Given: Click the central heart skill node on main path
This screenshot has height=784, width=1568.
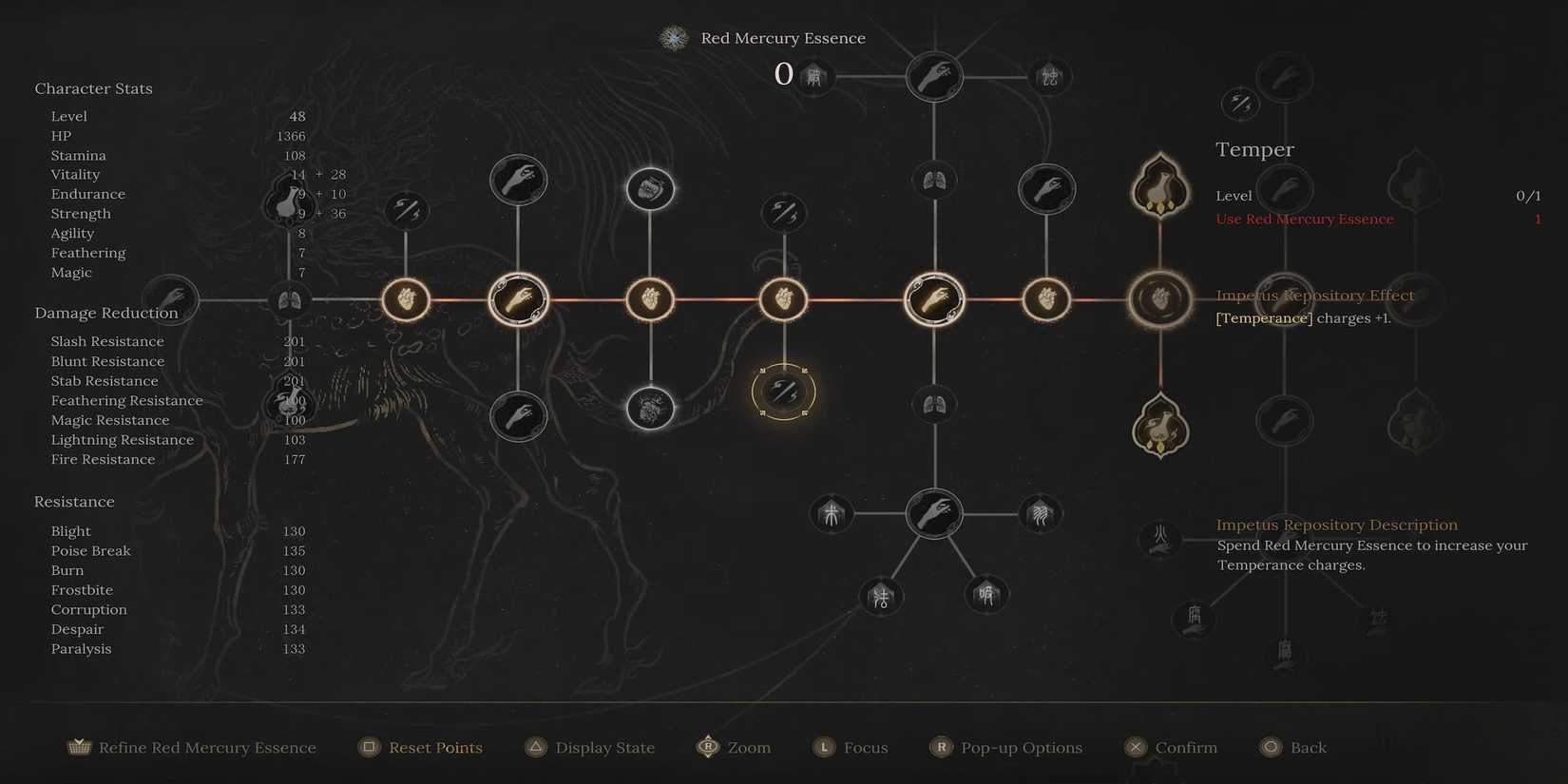Looking at the screenshot, I should pos(783,298).
